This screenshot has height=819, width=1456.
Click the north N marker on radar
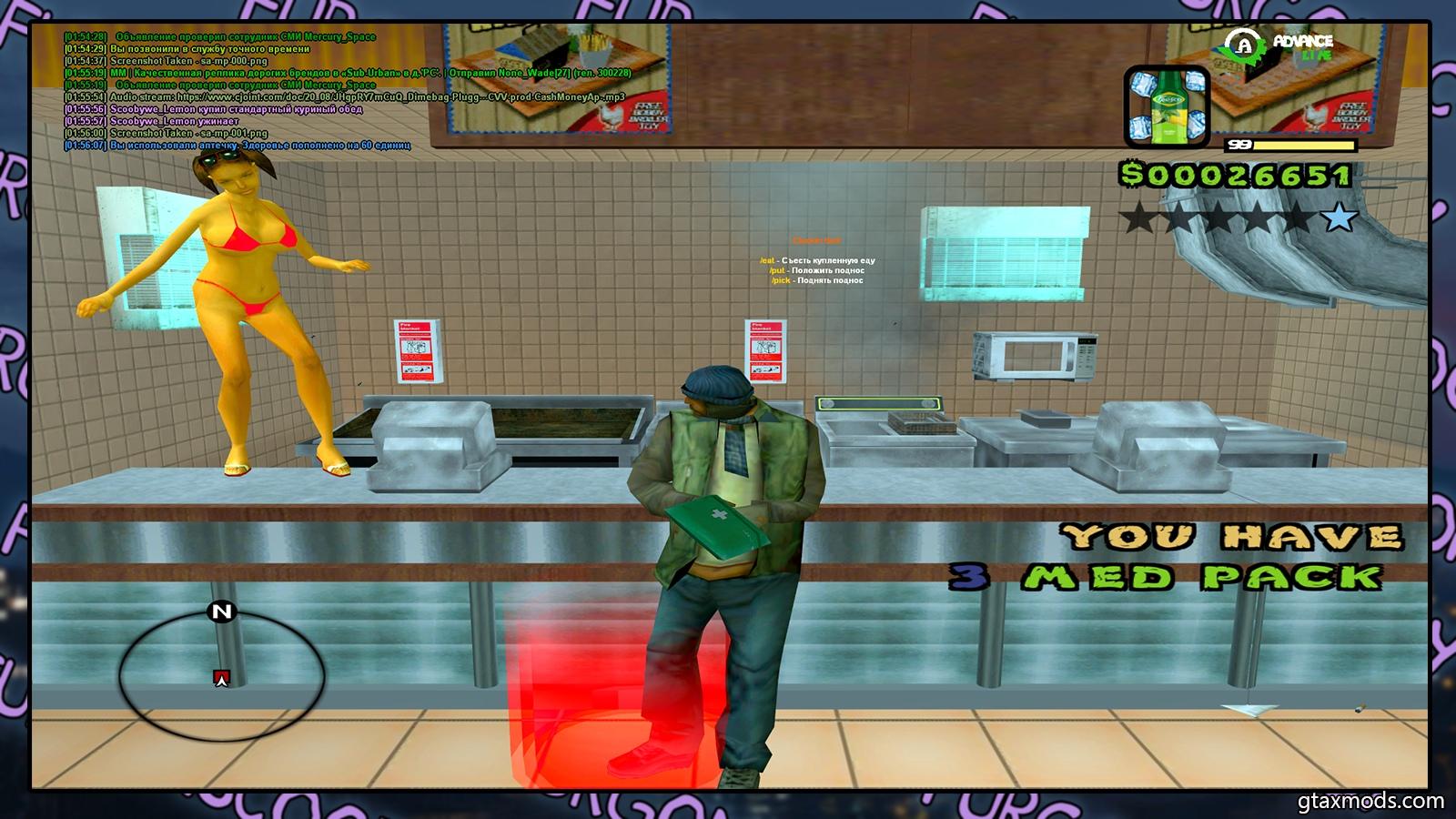222,612
